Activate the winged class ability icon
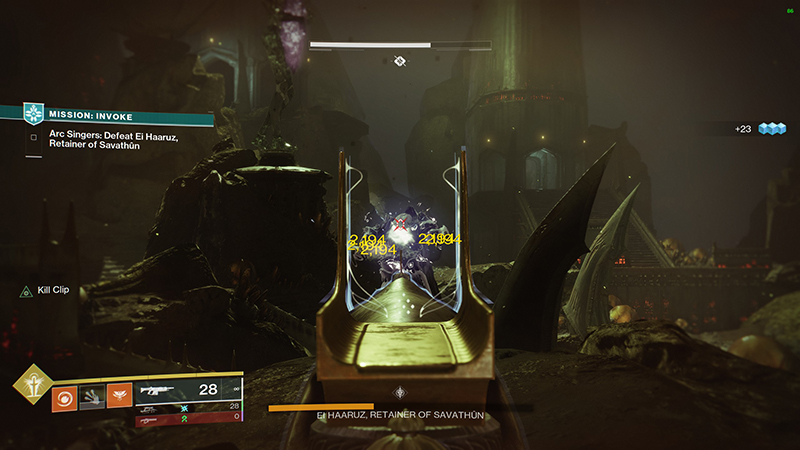Image resolution: width=800 pixels, height=450 pixels. (x=119, y=399)
